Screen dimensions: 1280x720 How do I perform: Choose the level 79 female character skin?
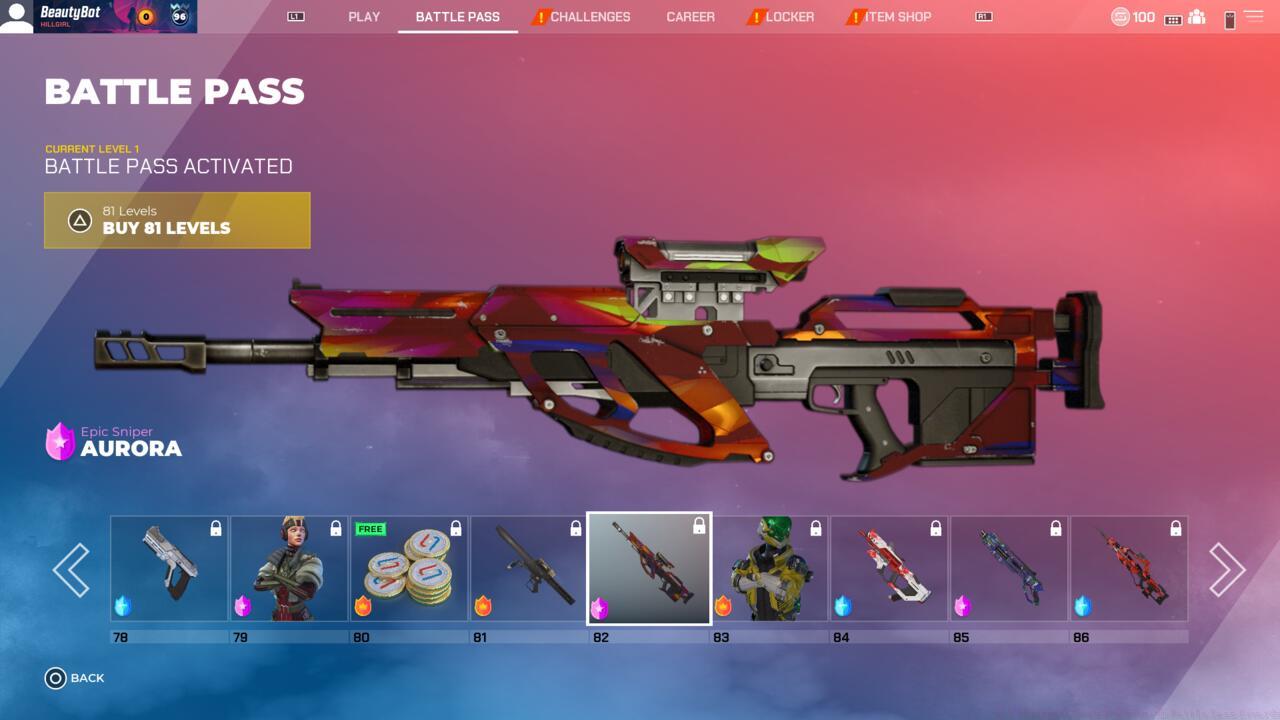(289, 568)
